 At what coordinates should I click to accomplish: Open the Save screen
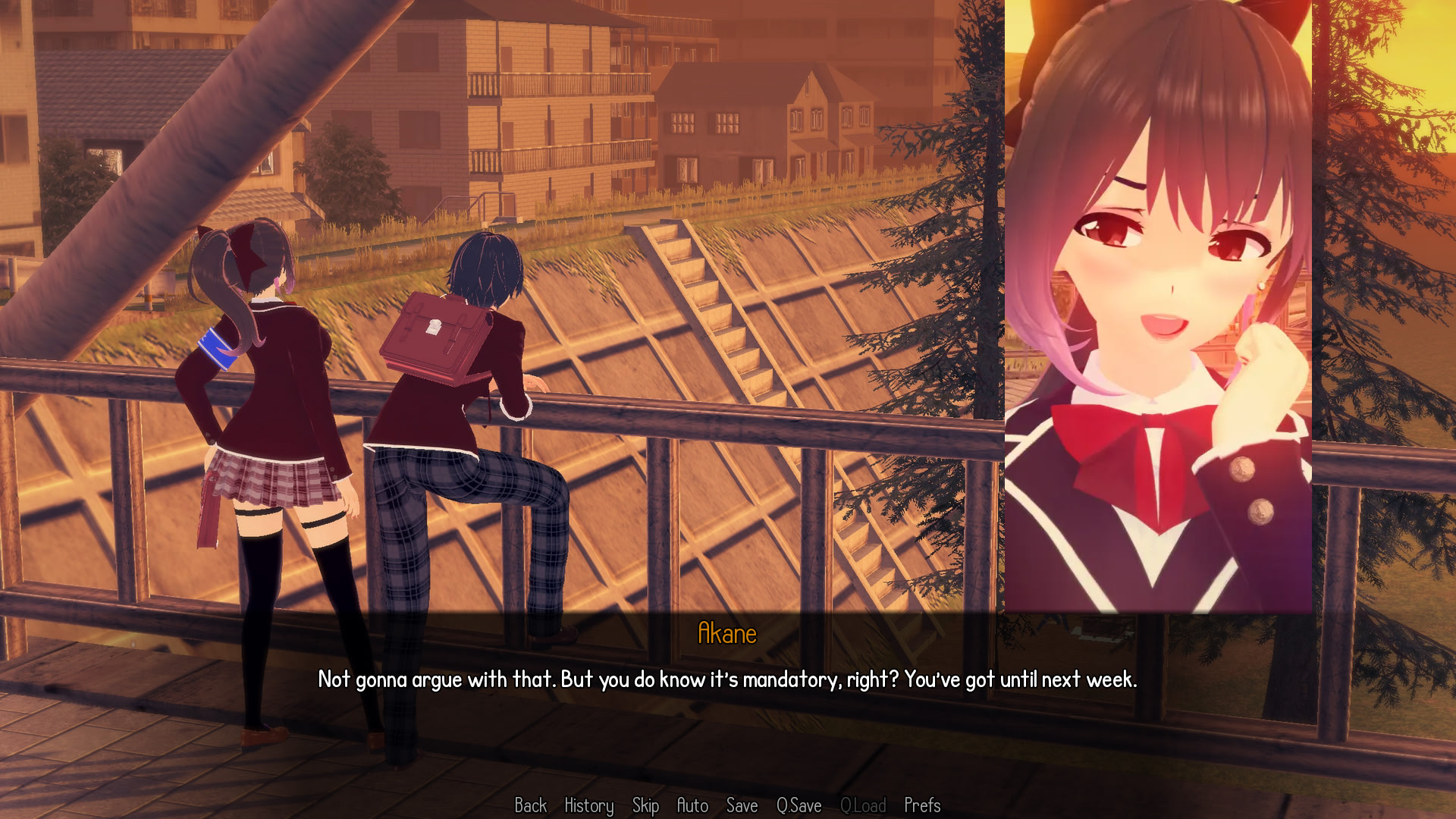(742, 806)
